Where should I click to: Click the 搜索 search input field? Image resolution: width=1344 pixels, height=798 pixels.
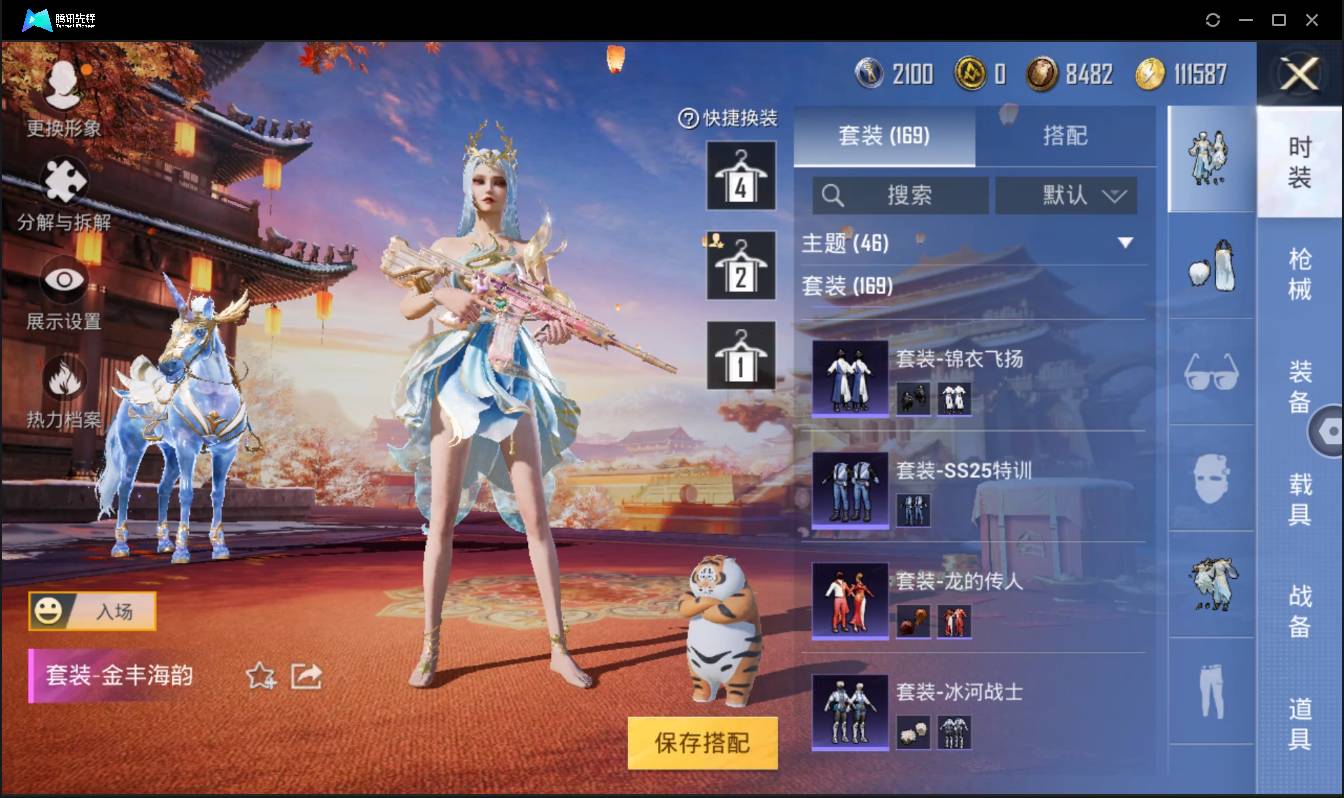[x=900, y=196]
